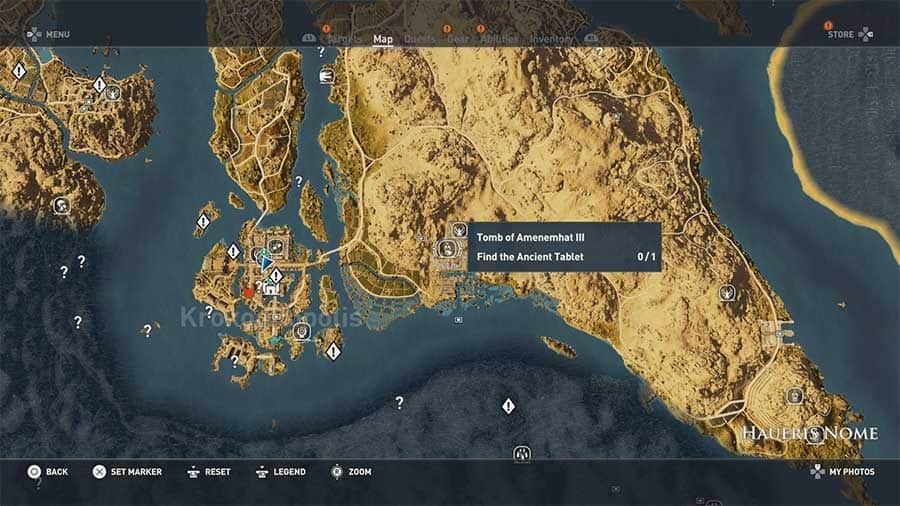Click the Zoom map control

tap(351, 472)
